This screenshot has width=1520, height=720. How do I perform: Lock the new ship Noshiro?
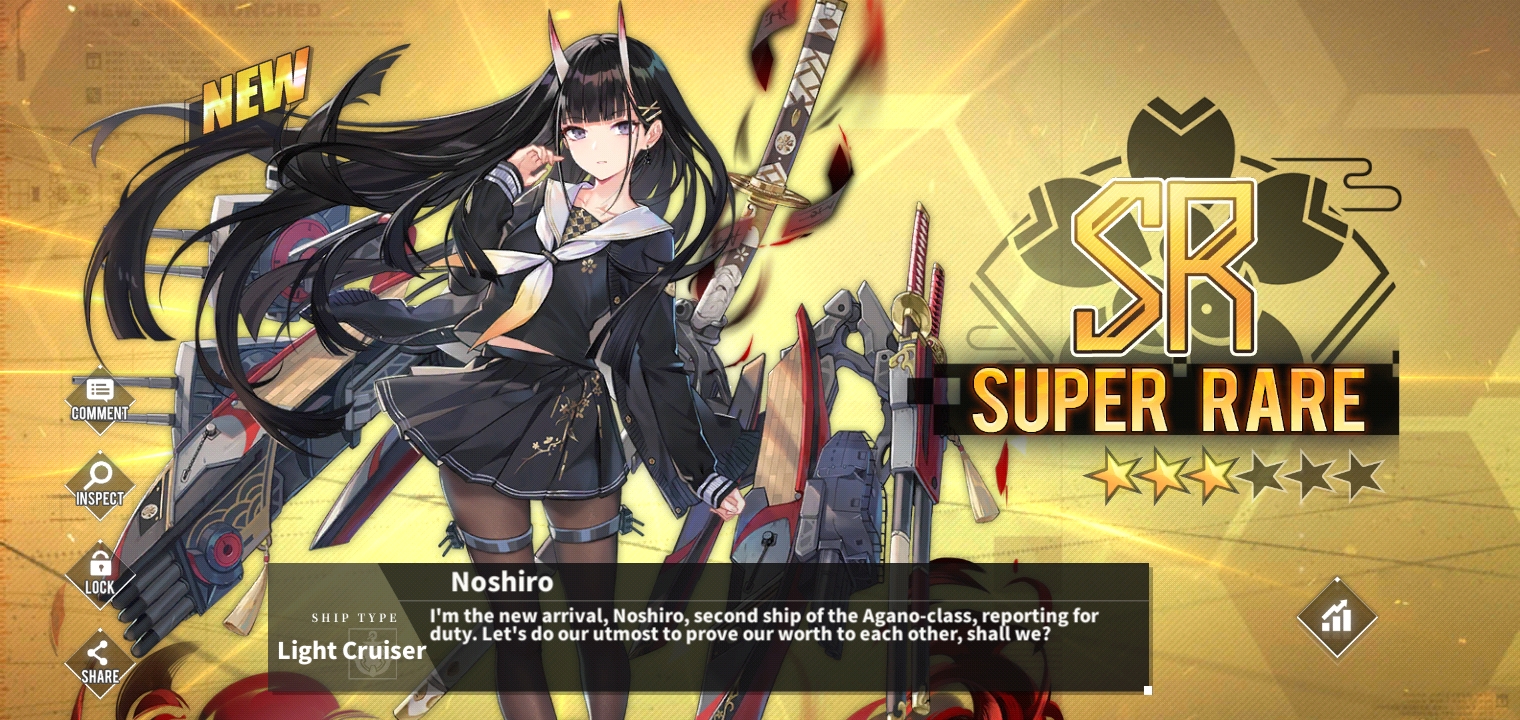99,573
